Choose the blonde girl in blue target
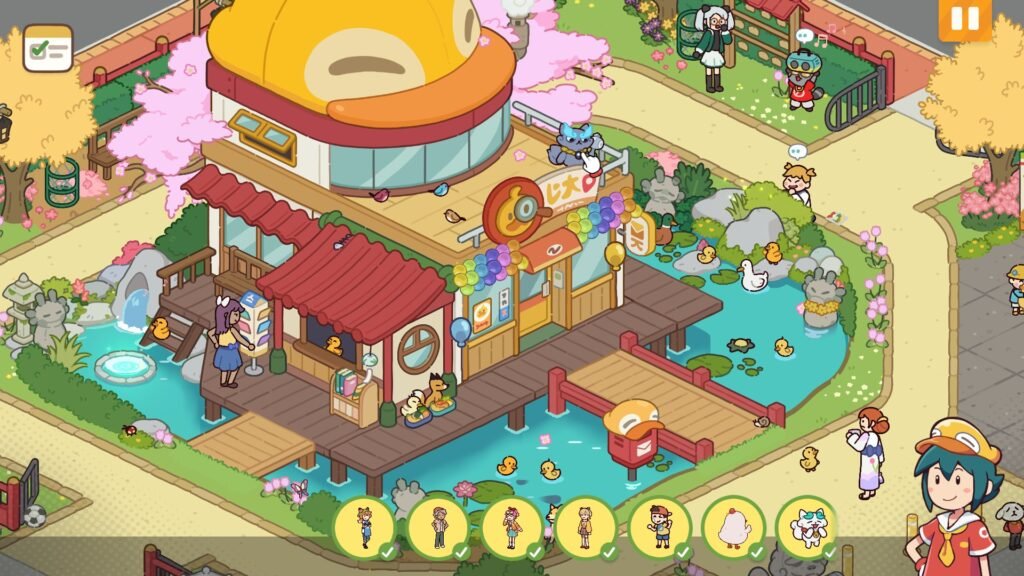Image resolution: width=1024 pixels, height=576 pixels. click(363, 527)
